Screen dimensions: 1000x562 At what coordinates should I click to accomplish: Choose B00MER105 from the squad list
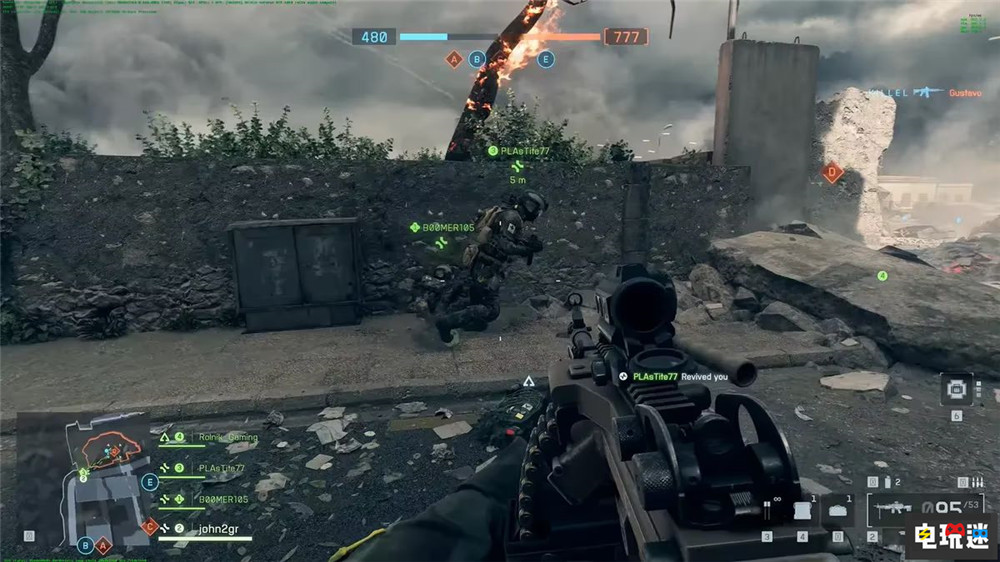222,498
